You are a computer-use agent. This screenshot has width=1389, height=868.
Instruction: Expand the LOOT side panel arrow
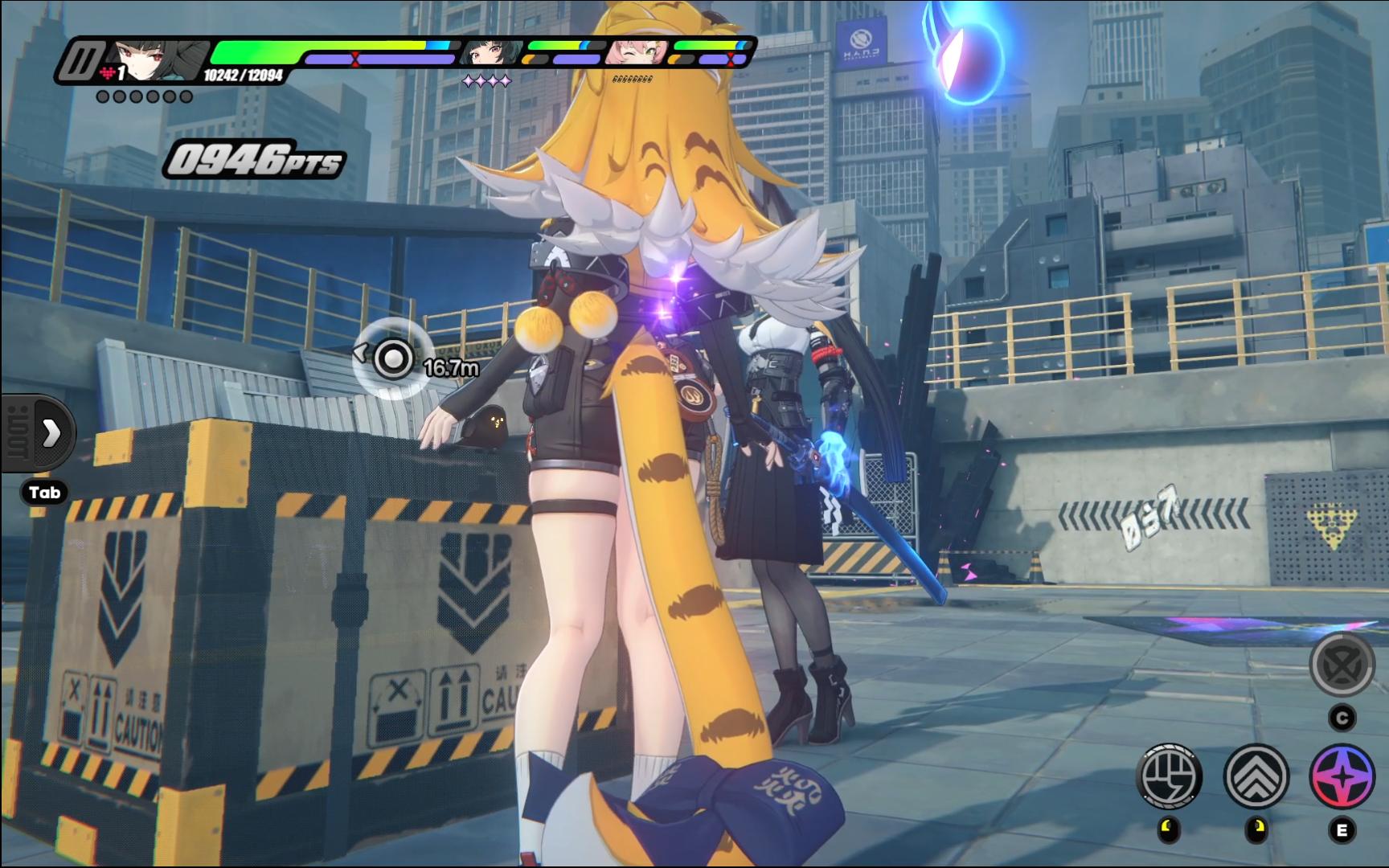coord(50,433)
